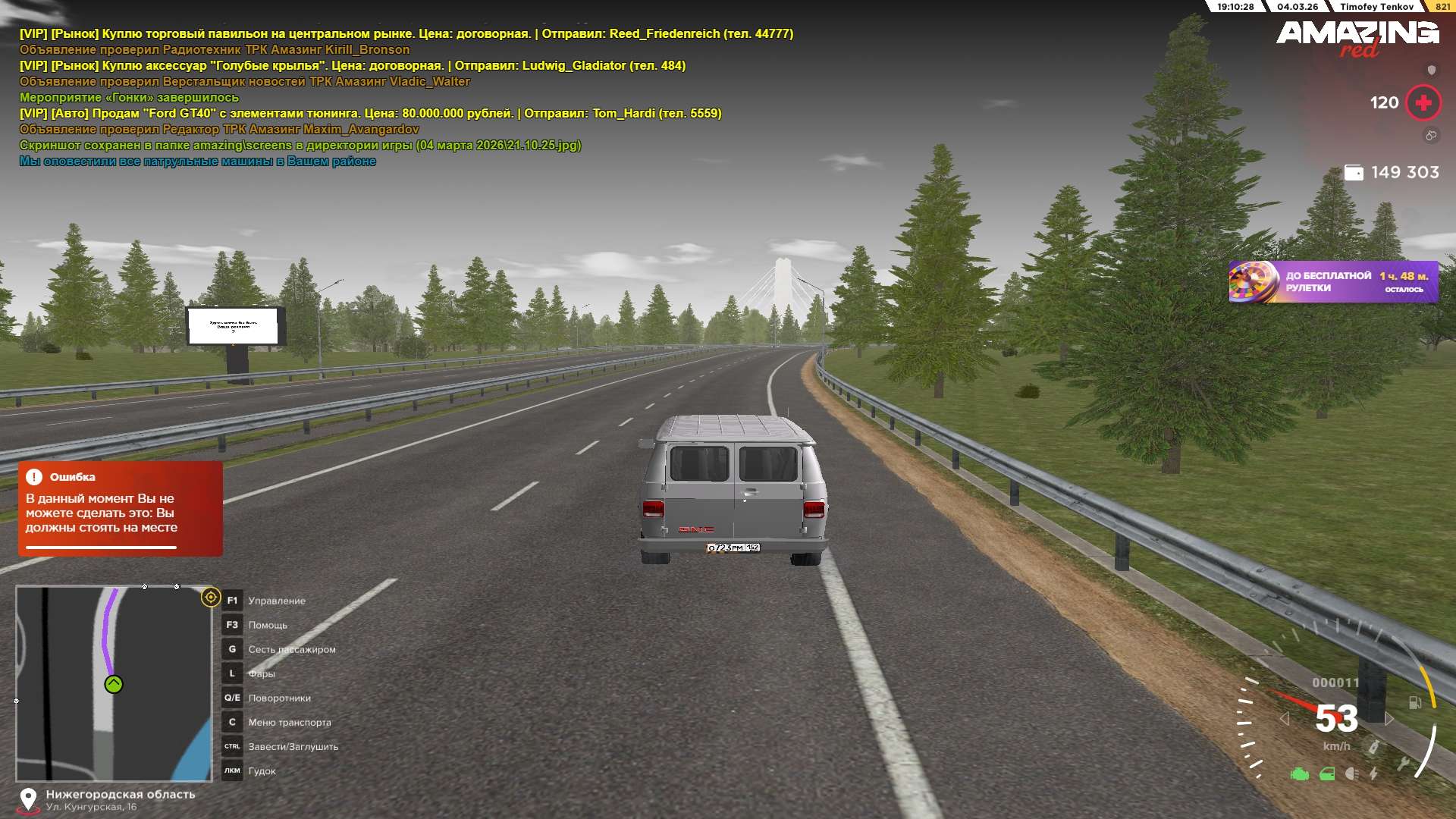Viewport: 1456px width, 819px height.
Task: Open the free roulette banner
Action: 1333,282
